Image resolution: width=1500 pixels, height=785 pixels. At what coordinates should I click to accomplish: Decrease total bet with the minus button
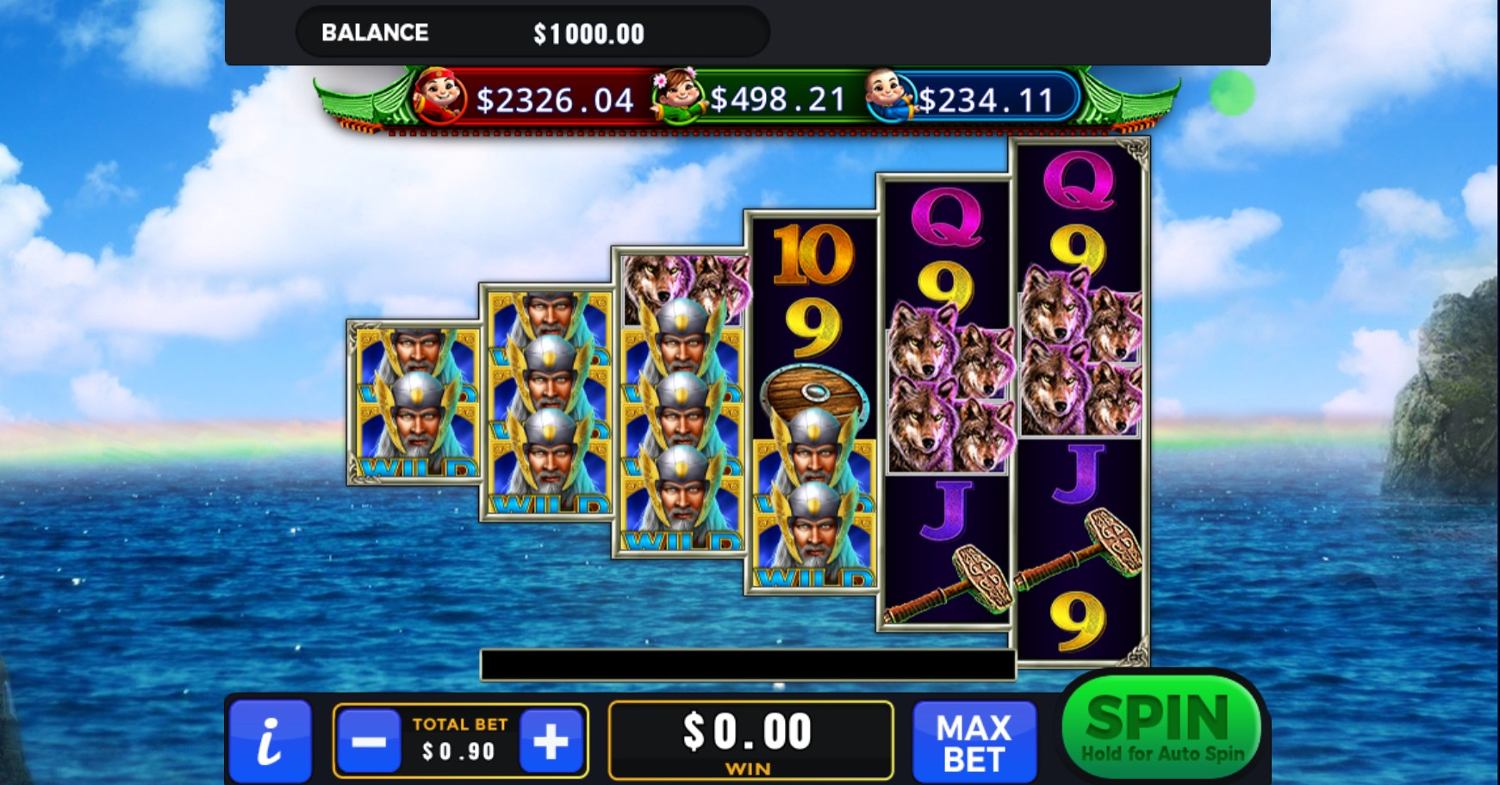tap(368, 741)
